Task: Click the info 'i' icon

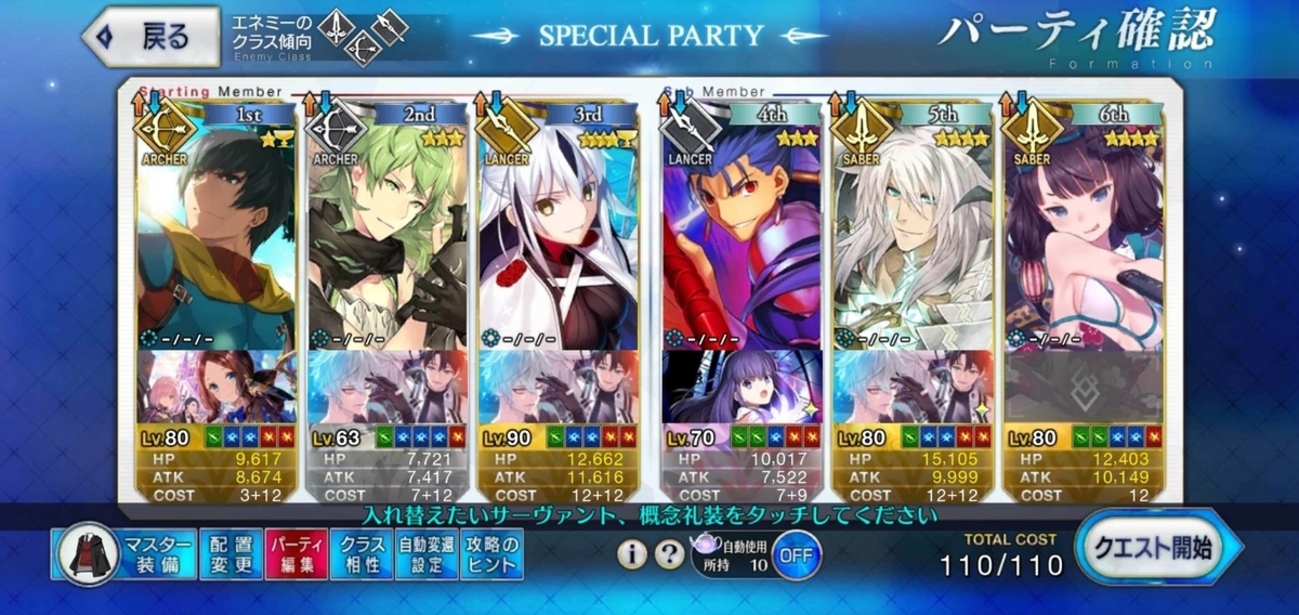Action: [629, 553]
